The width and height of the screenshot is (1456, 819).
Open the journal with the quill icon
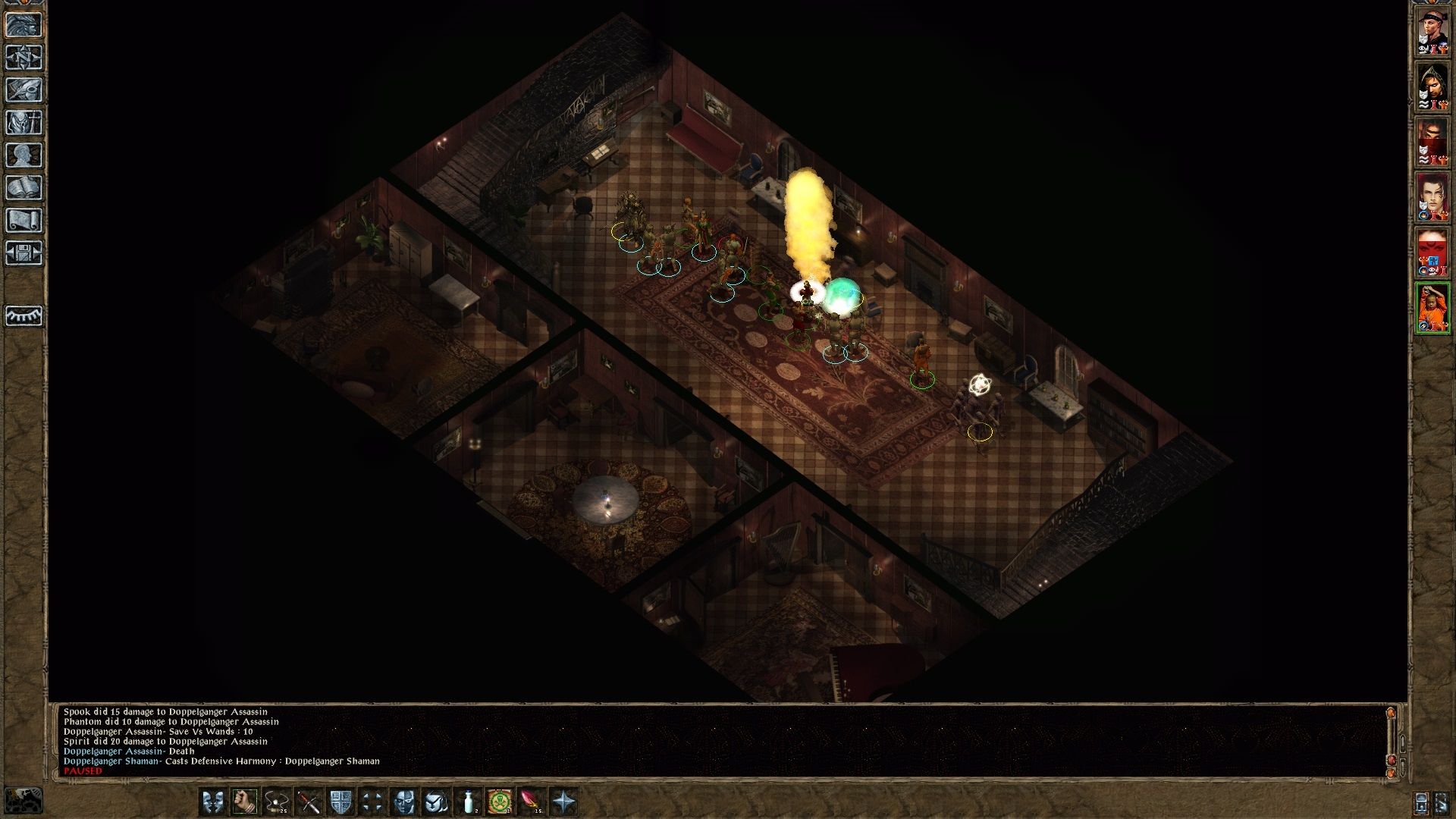point(24,90)
